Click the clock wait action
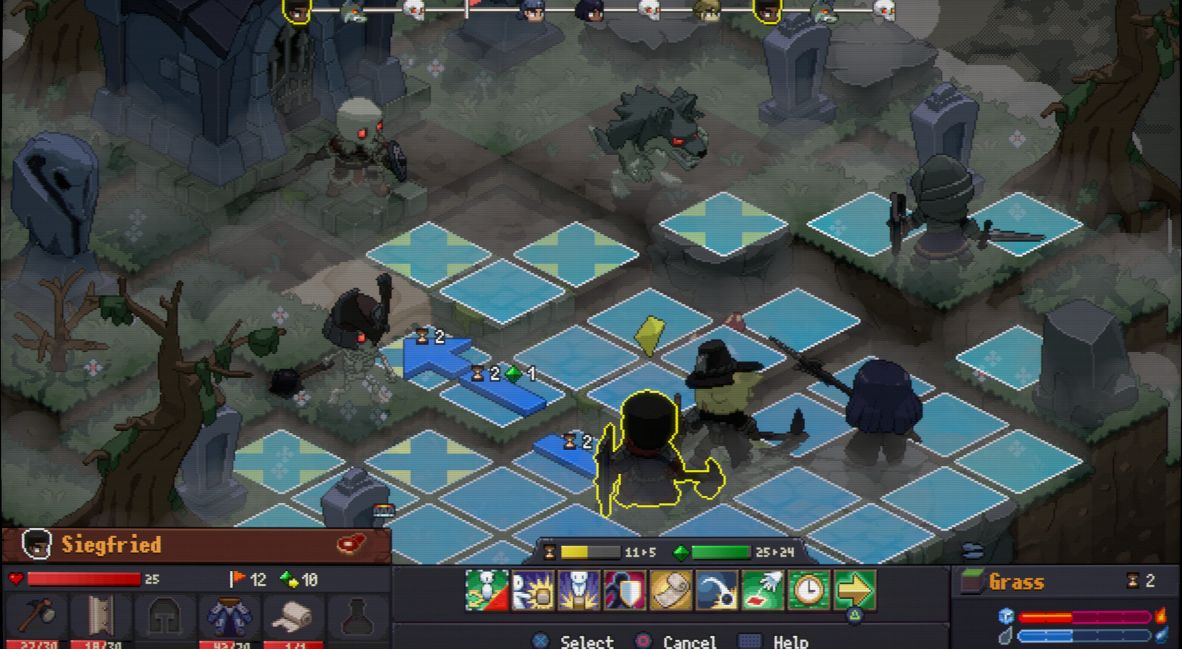1182x649 pixels. click(x=809, y=590)
